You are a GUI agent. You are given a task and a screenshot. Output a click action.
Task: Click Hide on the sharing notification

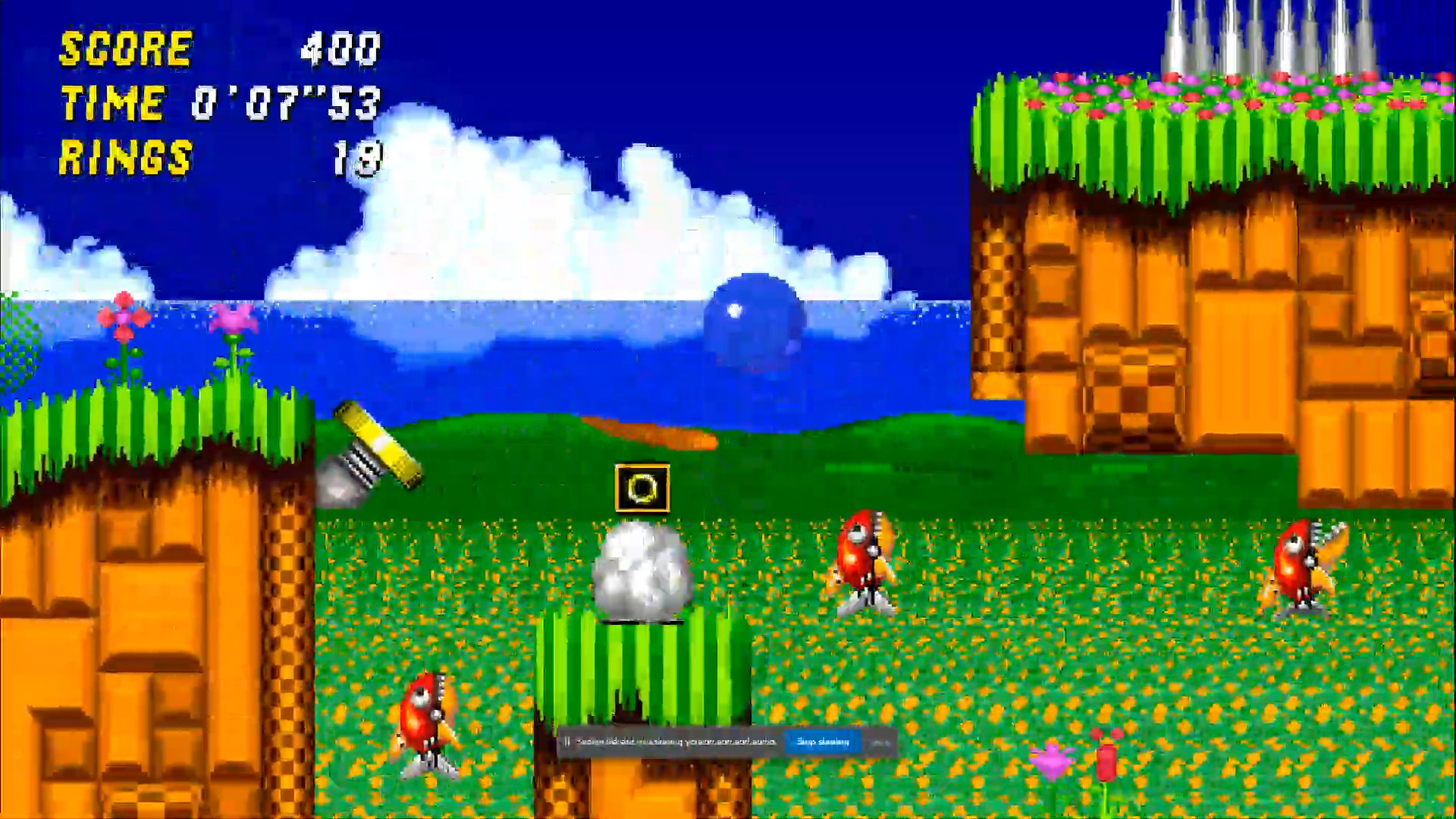[880, 742]
